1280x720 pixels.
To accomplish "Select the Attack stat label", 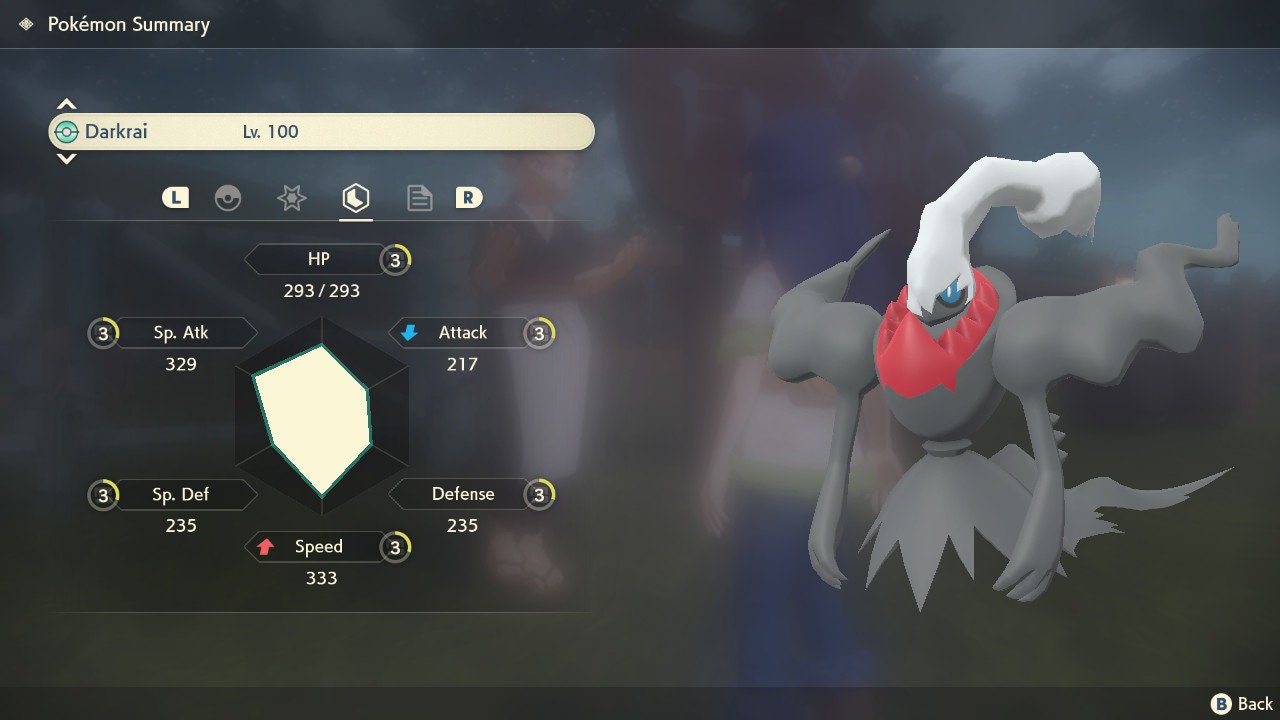I will coord(461,333).
